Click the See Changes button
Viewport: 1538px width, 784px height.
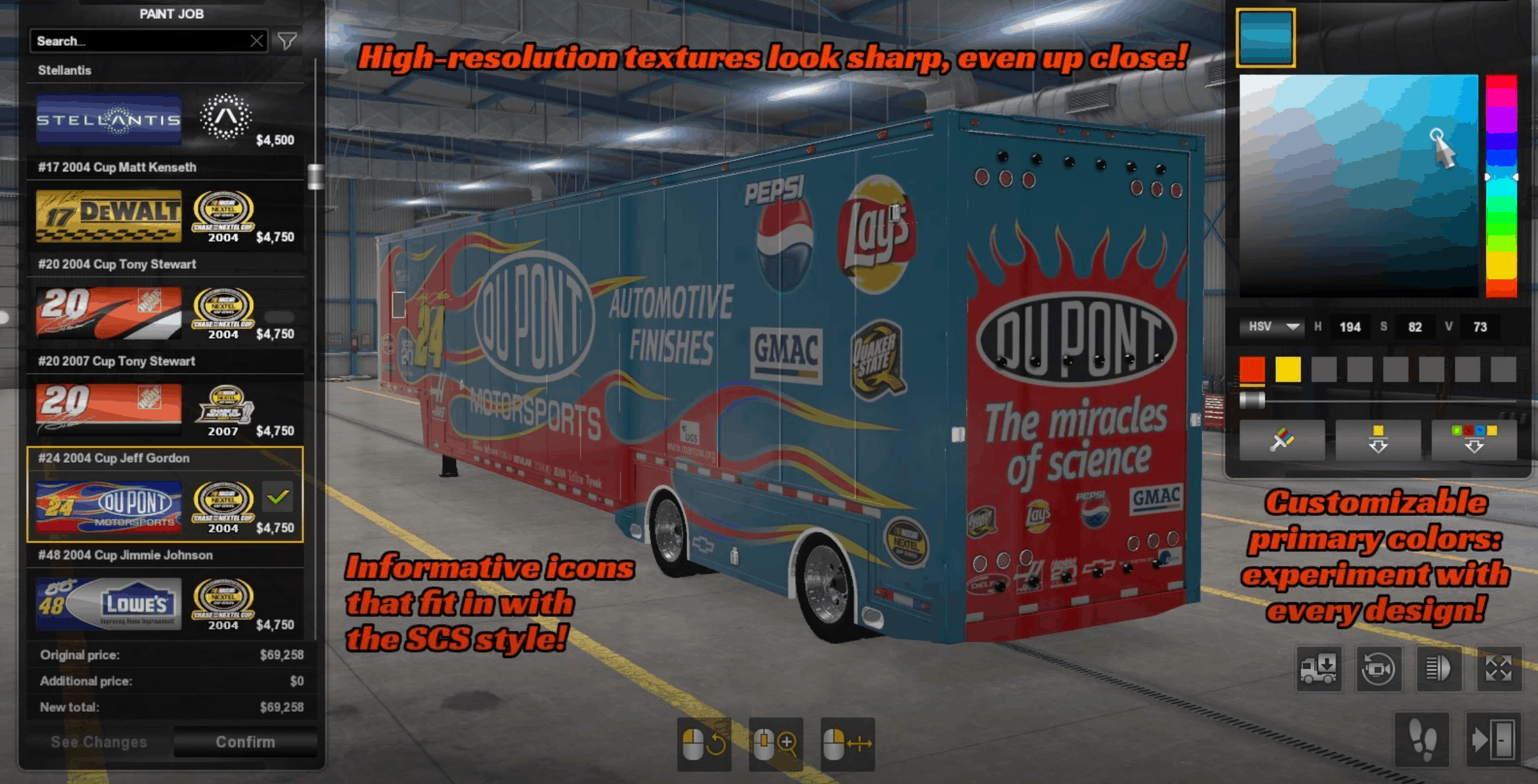tap(99, 742)
